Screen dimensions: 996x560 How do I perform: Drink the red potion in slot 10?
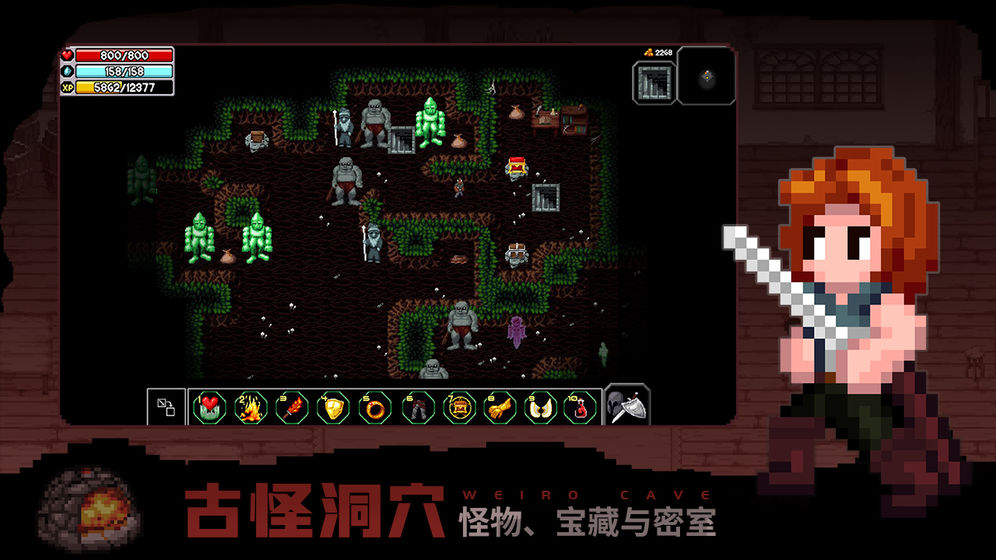pos(582,408)
